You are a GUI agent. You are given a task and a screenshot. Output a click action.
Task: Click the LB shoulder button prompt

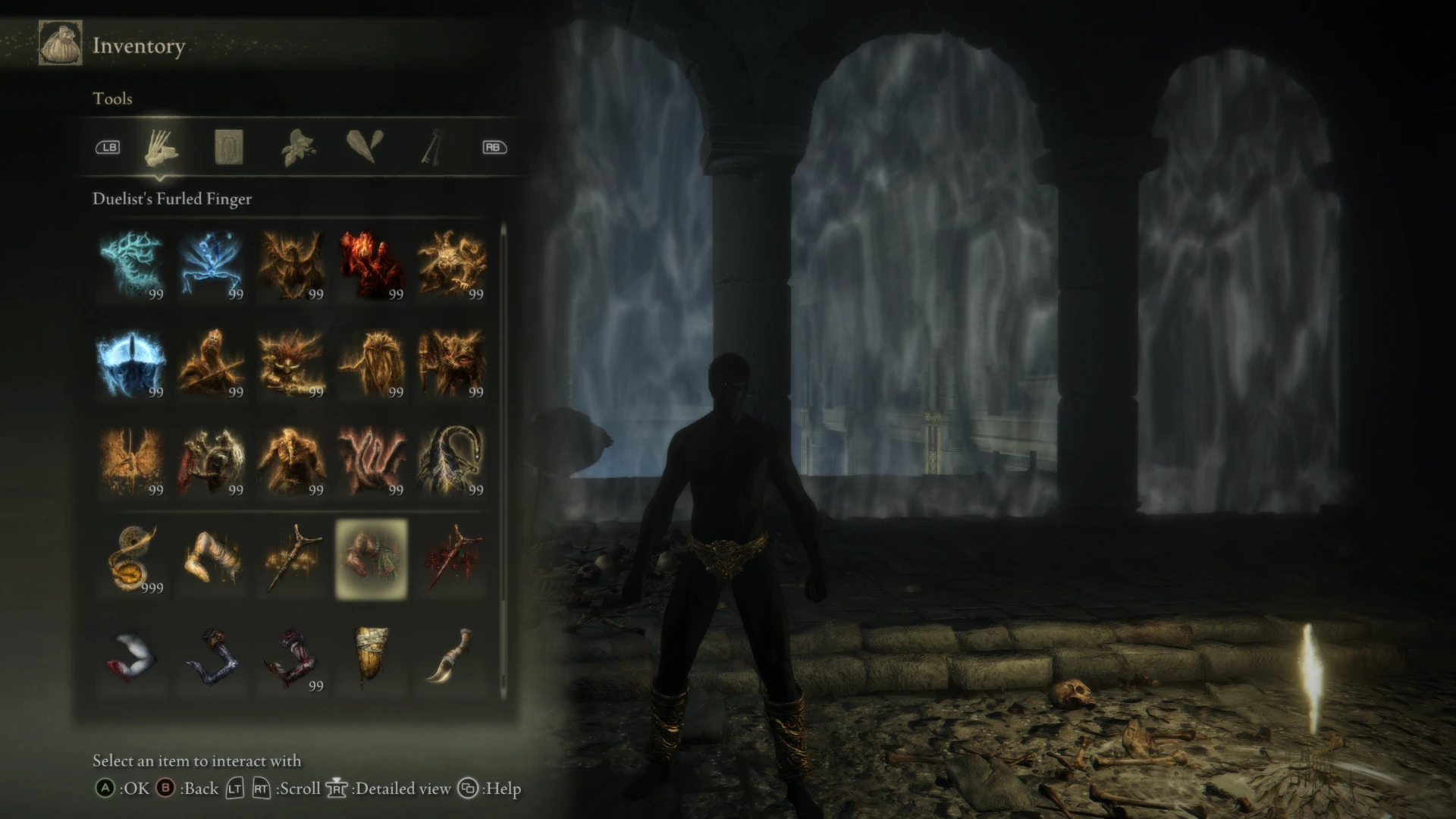point(107,147)
